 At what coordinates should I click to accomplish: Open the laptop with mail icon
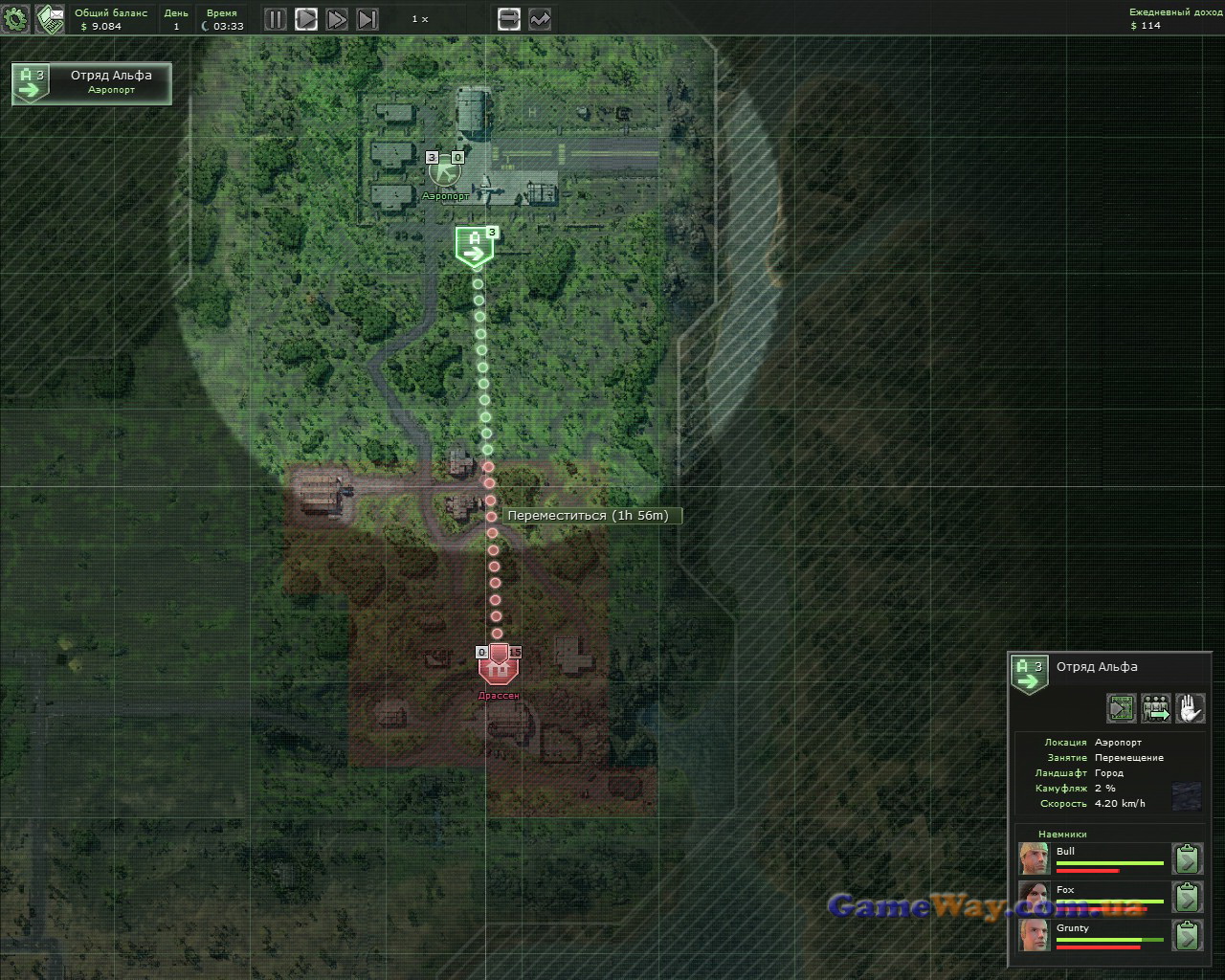(50, 18)
